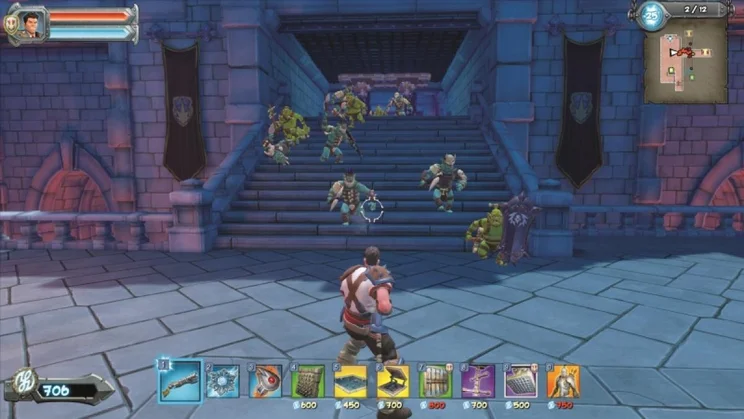
Task: Pick the yellow floor trap costing 450
Action: (351, 381)
